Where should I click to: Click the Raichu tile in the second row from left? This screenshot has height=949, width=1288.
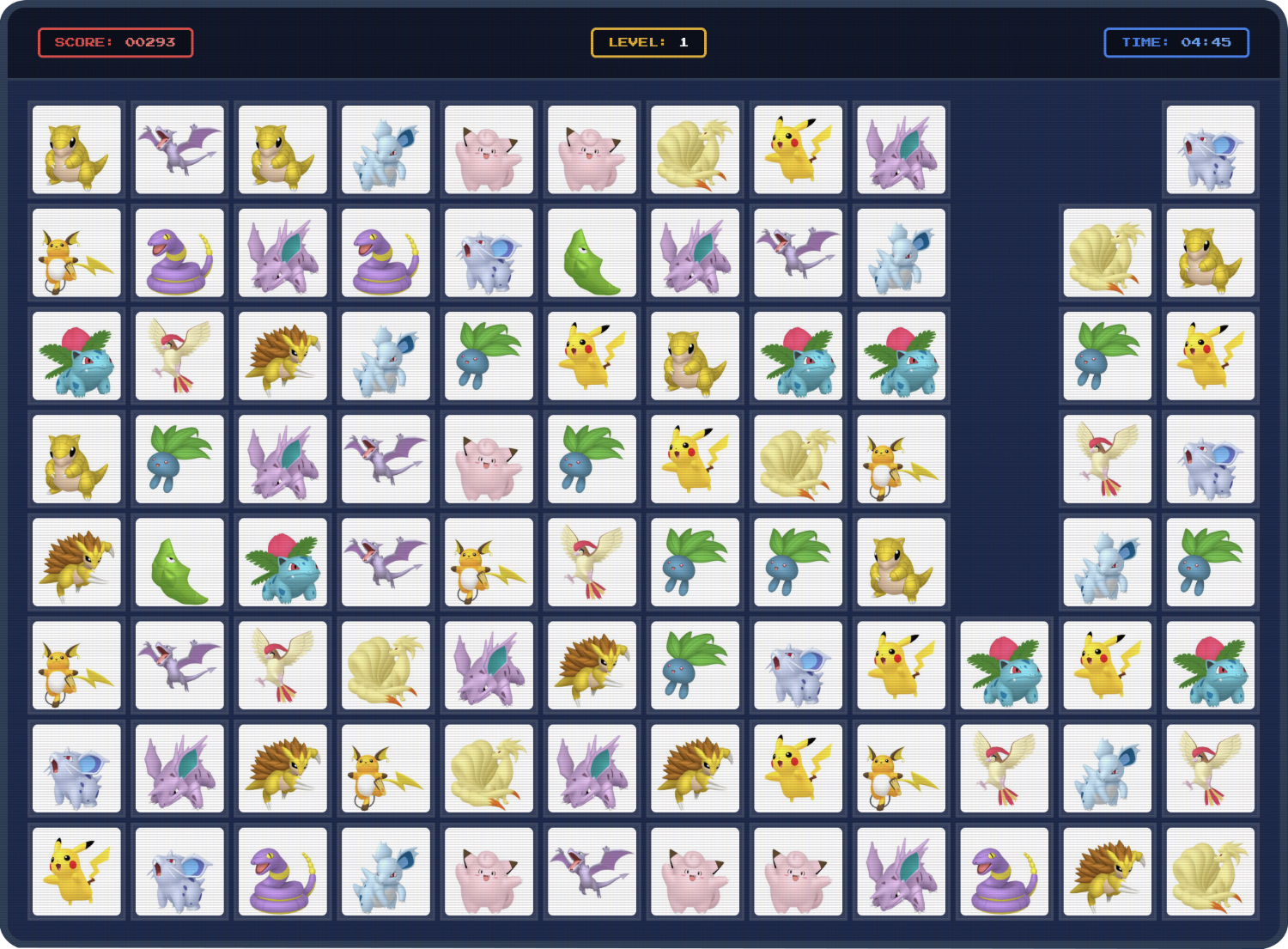(76, 253)
